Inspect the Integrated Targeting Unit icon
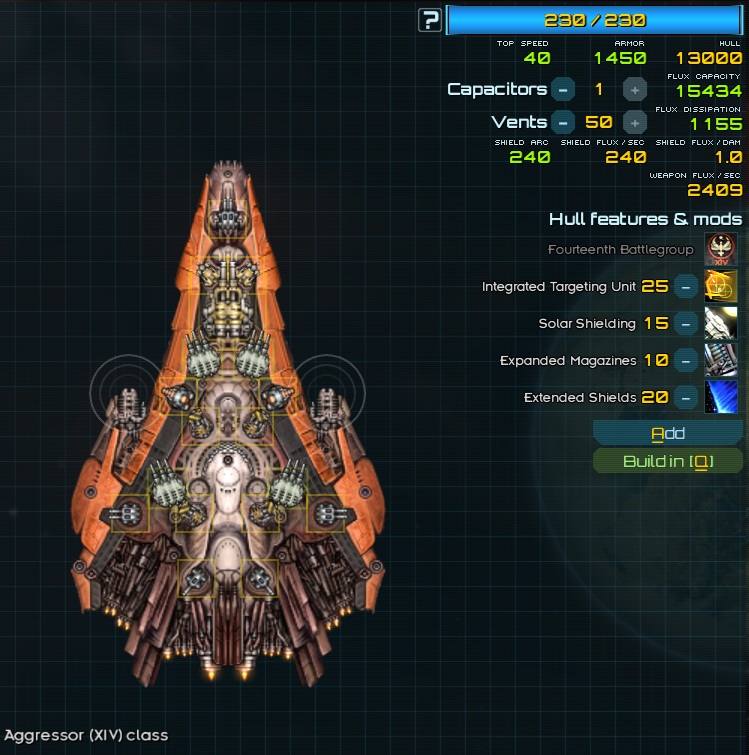 click(721, 287)
